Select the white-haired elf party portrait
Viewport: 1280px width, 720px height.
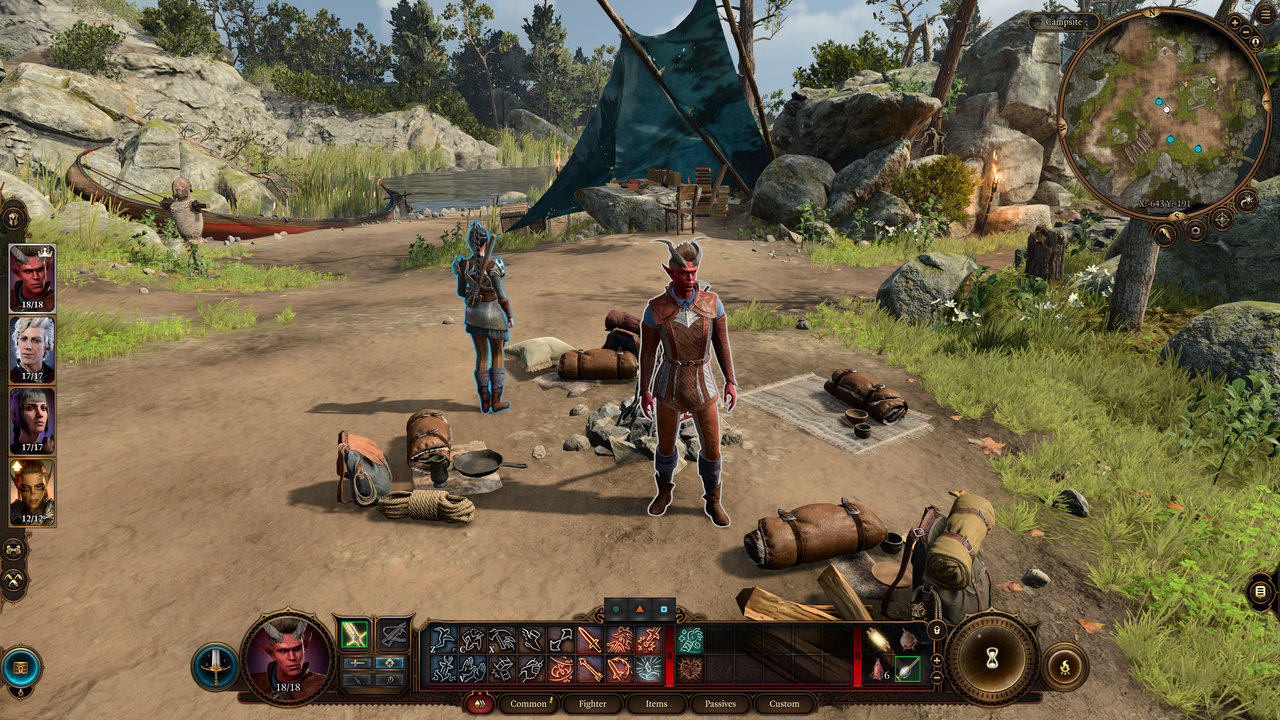(32, 349)
